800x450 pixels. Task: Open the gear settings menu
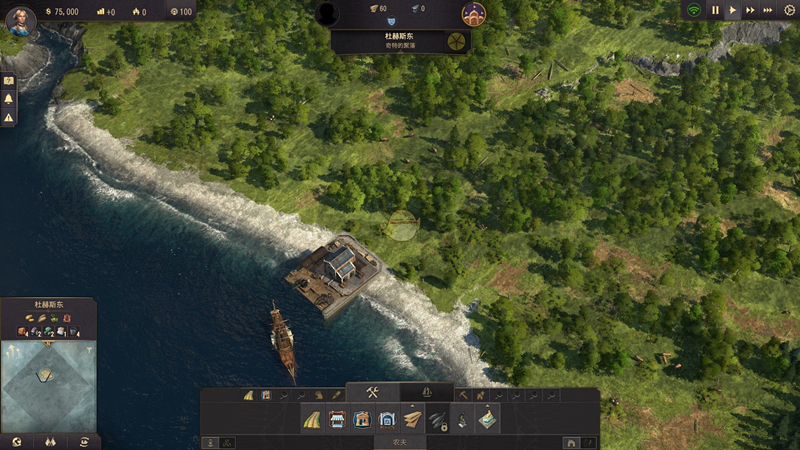788,10
